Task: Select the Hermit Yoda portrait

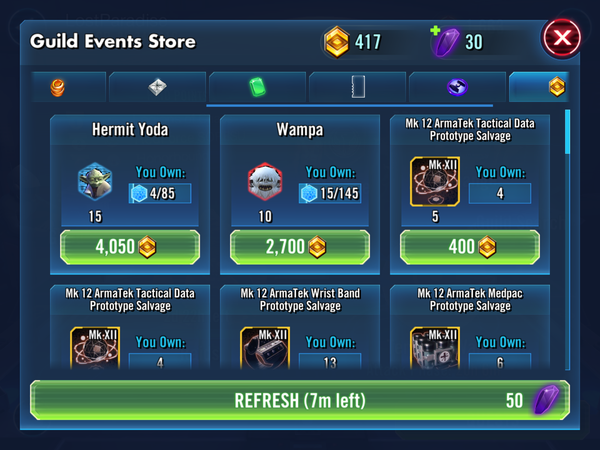Action: click(94, 183)
